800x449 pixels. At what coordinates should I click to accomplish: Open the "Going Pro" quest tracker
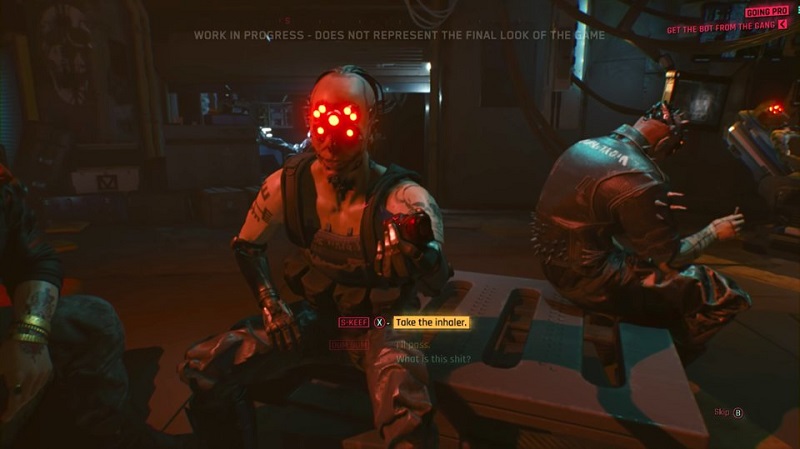point(766,11)
